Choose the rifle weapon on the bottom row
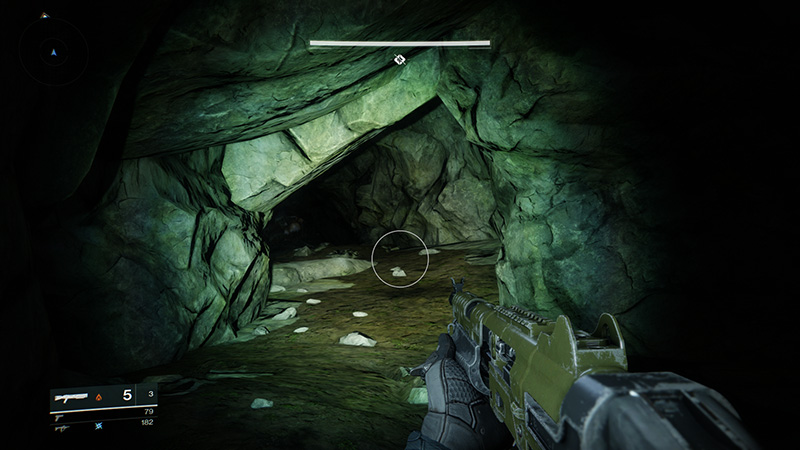Viewport: 800px width, 450px height. (62, 426)
